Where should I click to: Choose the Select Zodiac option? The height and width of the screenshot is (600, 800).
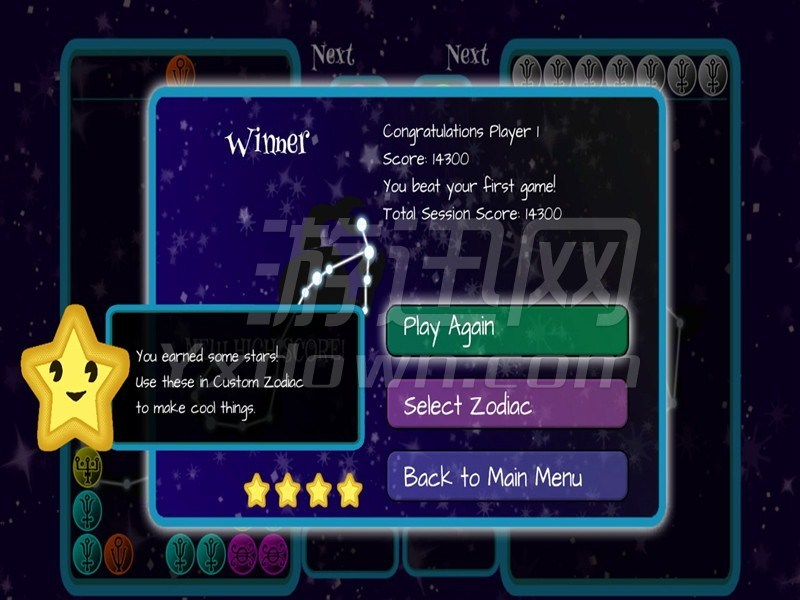click(x=507, y=405)
